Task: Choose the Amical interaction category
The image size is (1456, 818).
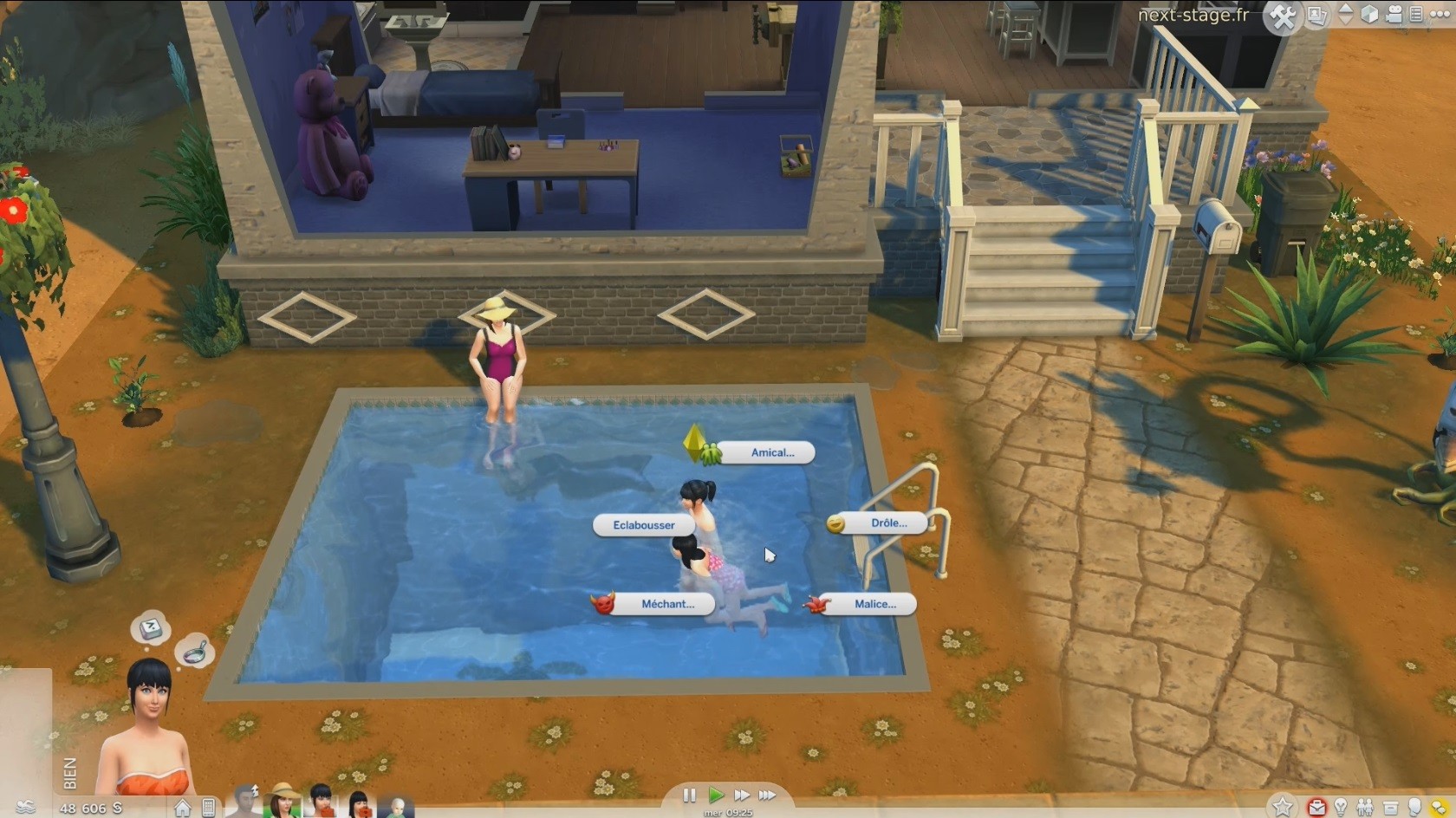Action: click(771, 452)
